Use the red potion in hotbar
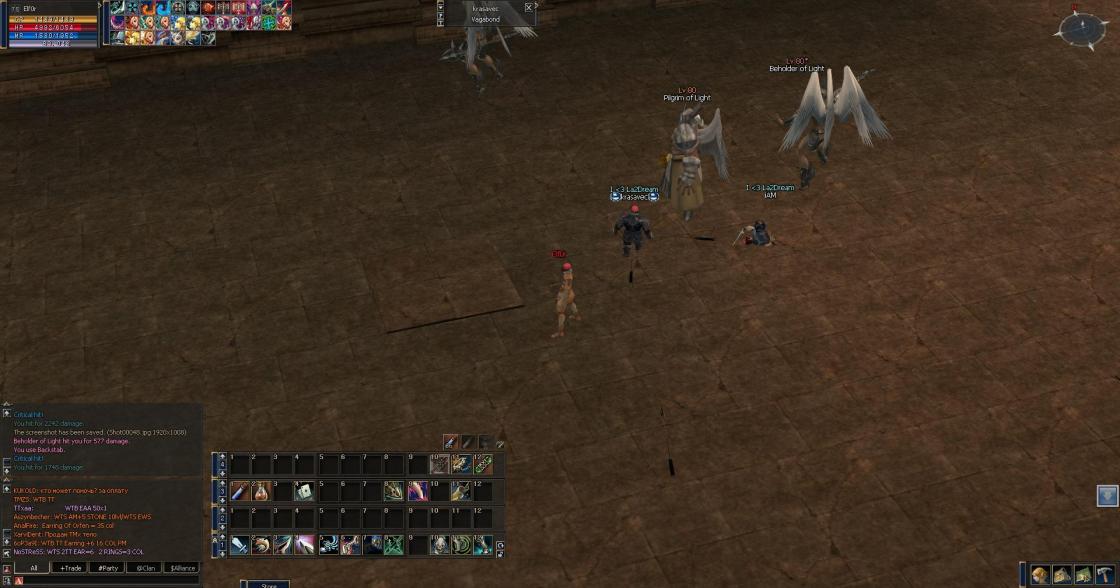Screen dimensions: 1120x588 coord(262,491)
